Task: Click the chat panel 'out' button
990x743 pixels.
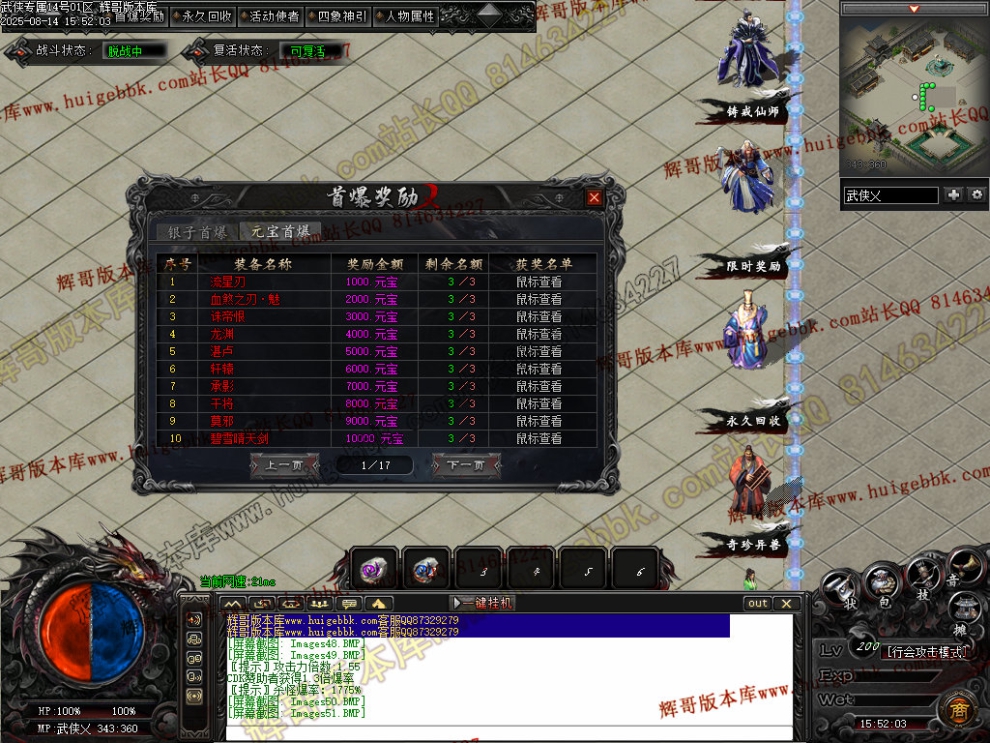Action: point(758,603)
